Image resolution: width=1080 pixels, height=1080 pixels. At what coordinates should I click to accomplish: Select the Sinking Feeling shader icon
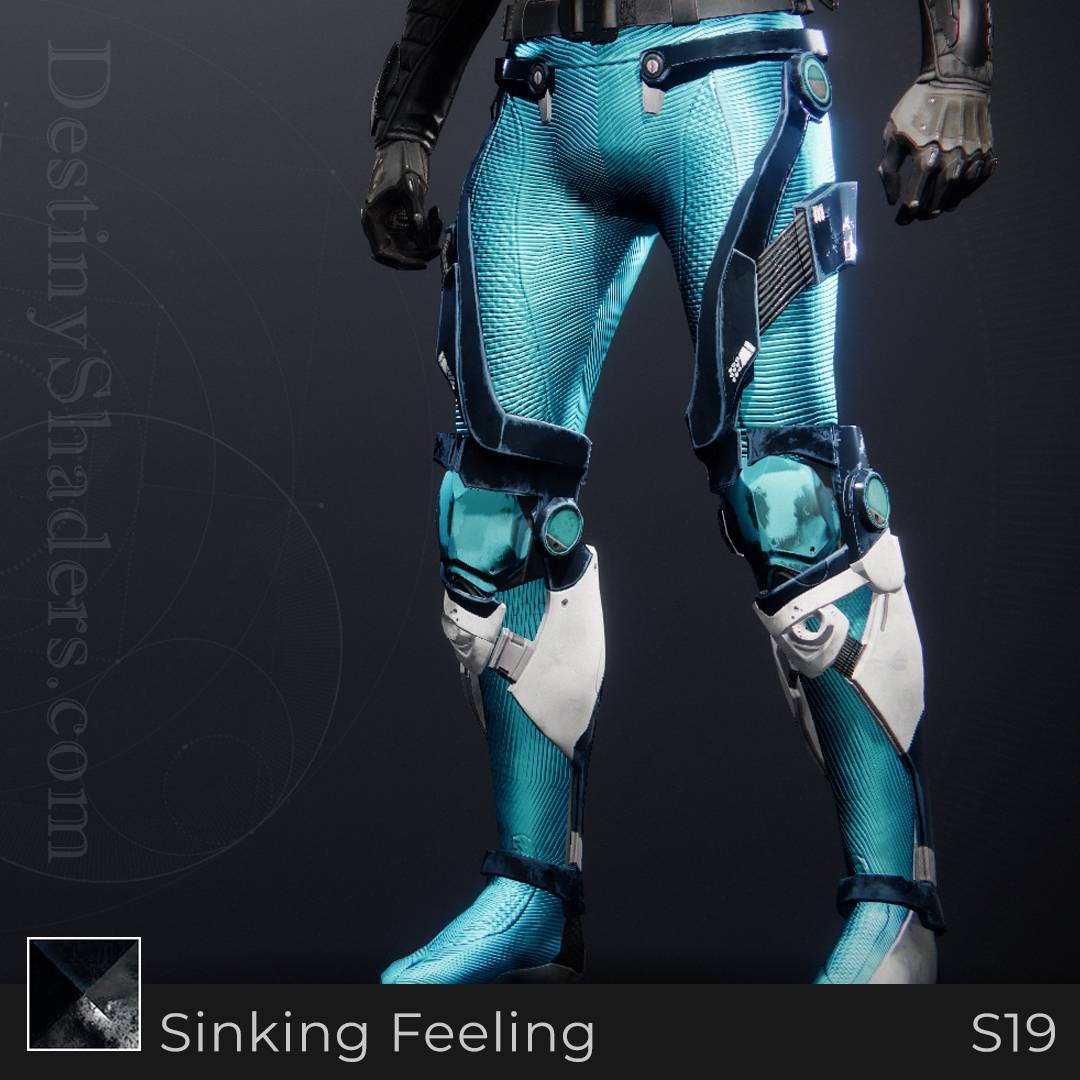tap(84, 994)
